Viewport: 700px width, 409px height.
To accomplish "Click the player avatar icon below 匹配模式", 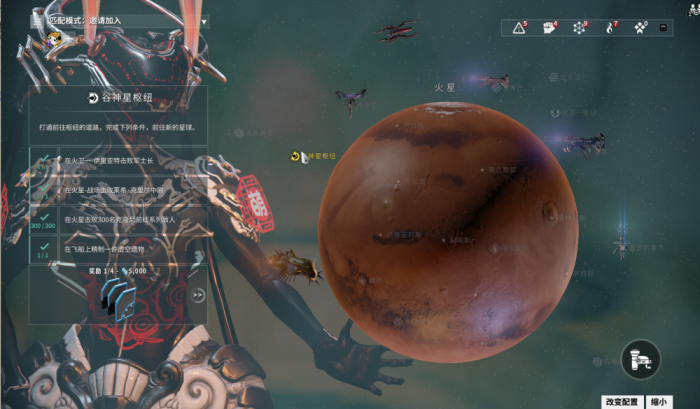I will tap(56, 39).
